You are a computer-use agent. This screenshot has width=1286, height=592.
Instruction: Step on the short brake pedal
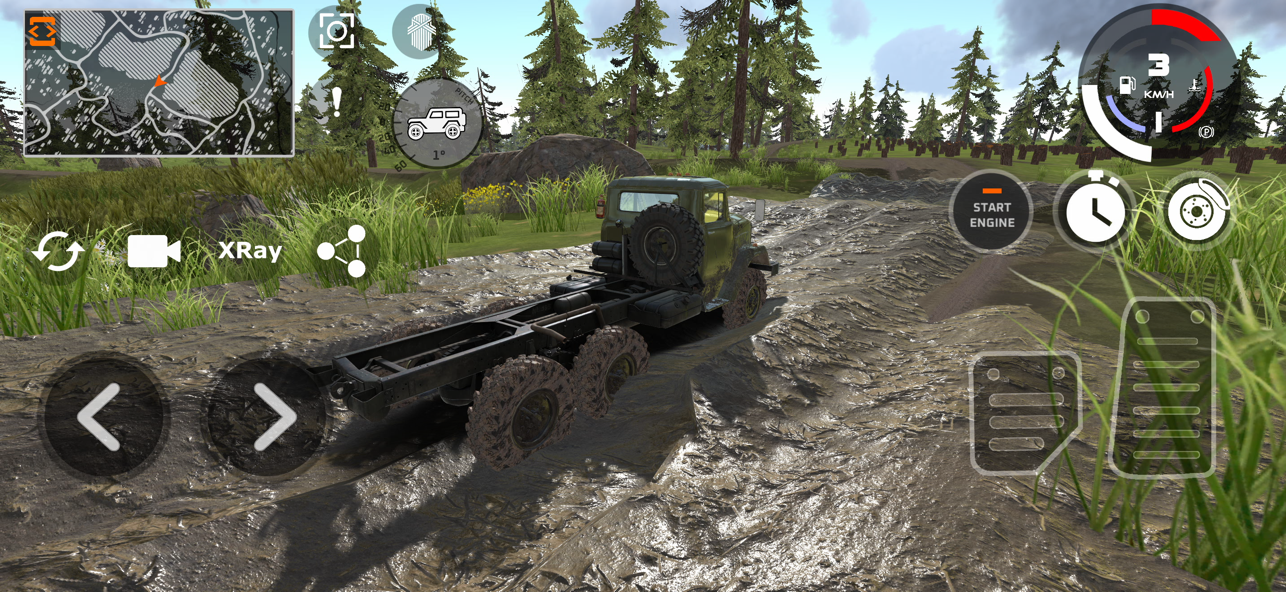point(1022,412)
